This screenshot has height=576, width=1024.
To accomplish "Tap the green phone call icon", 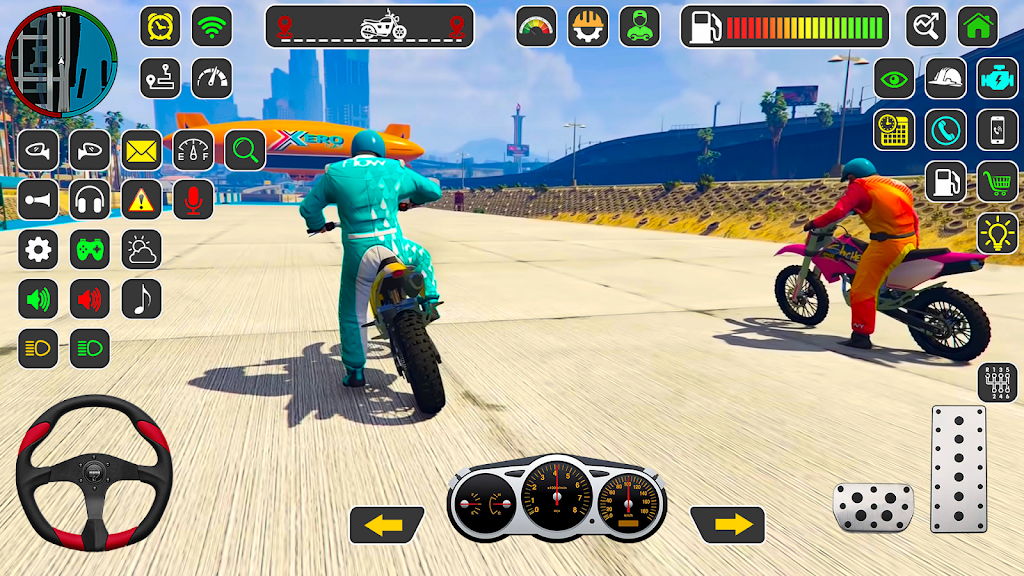I will tap(945, 130).
